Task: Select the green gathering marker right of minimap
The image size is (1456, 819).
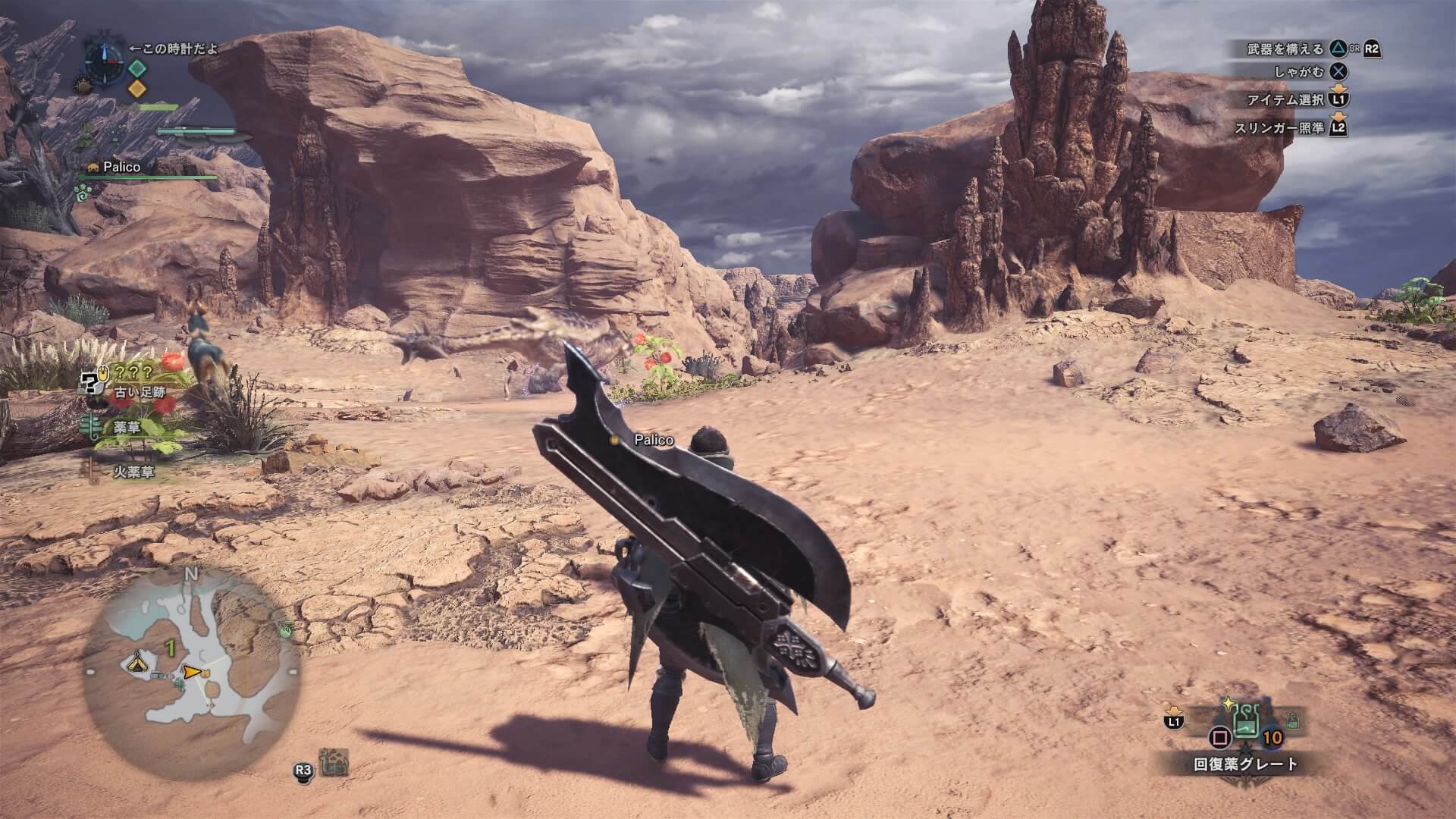Action: [286, 628]
